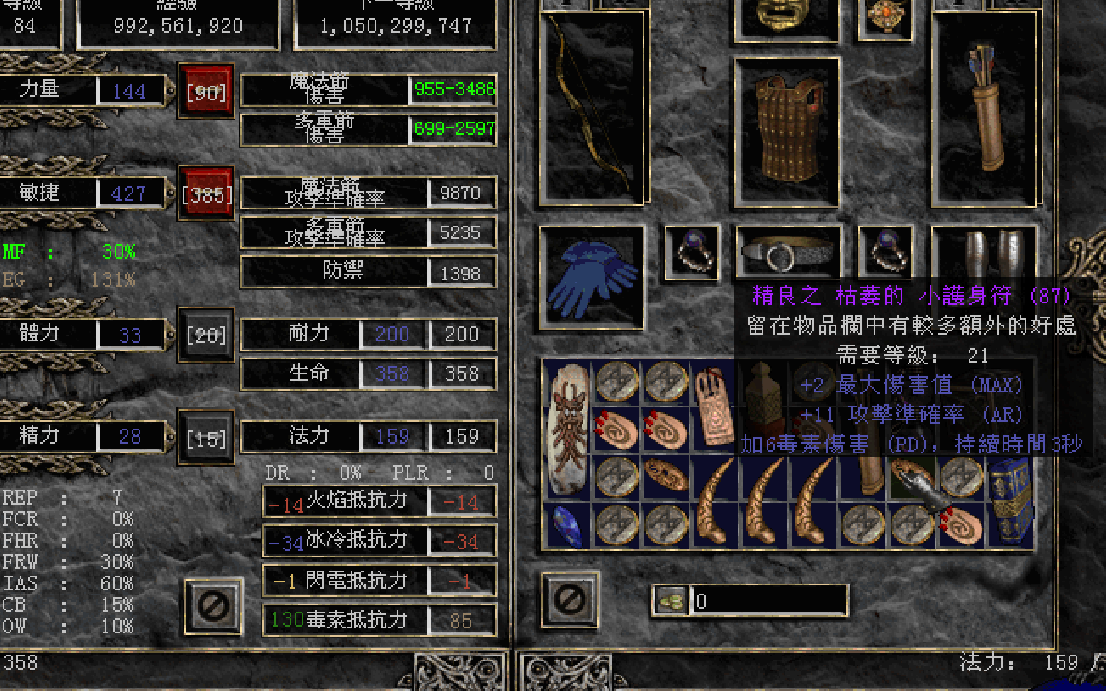Screen dimensions: 1106x691
Task: Select the equipped belt
Action: [787, 253]
